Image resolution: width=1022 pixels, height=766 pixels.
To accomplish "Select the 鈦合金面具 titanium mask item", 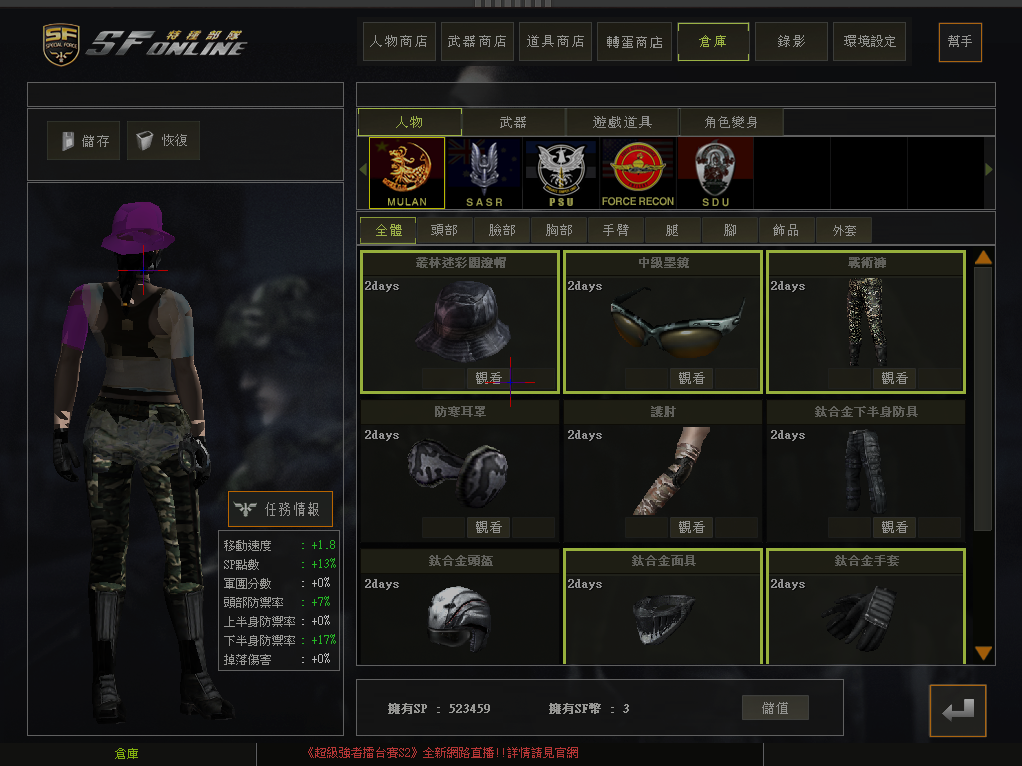I will [x=662, y=605].
